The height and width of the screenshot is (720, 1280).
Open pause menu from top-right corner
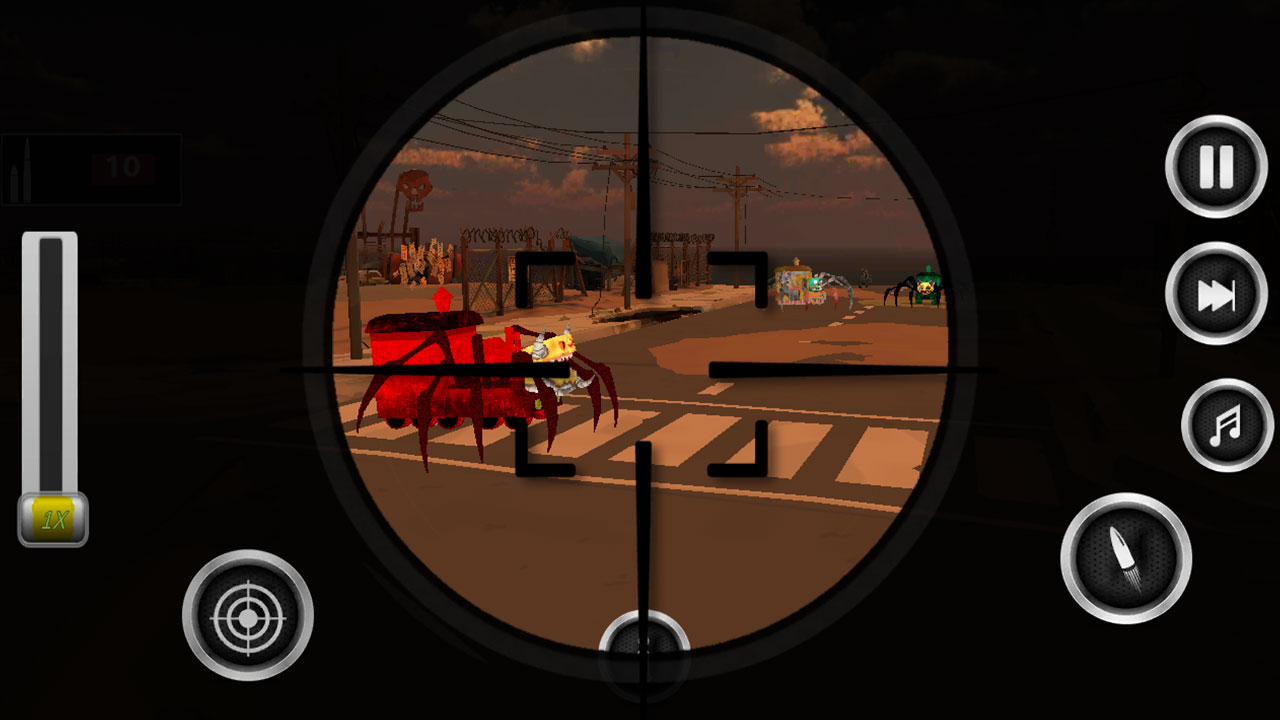(1213, 166)
